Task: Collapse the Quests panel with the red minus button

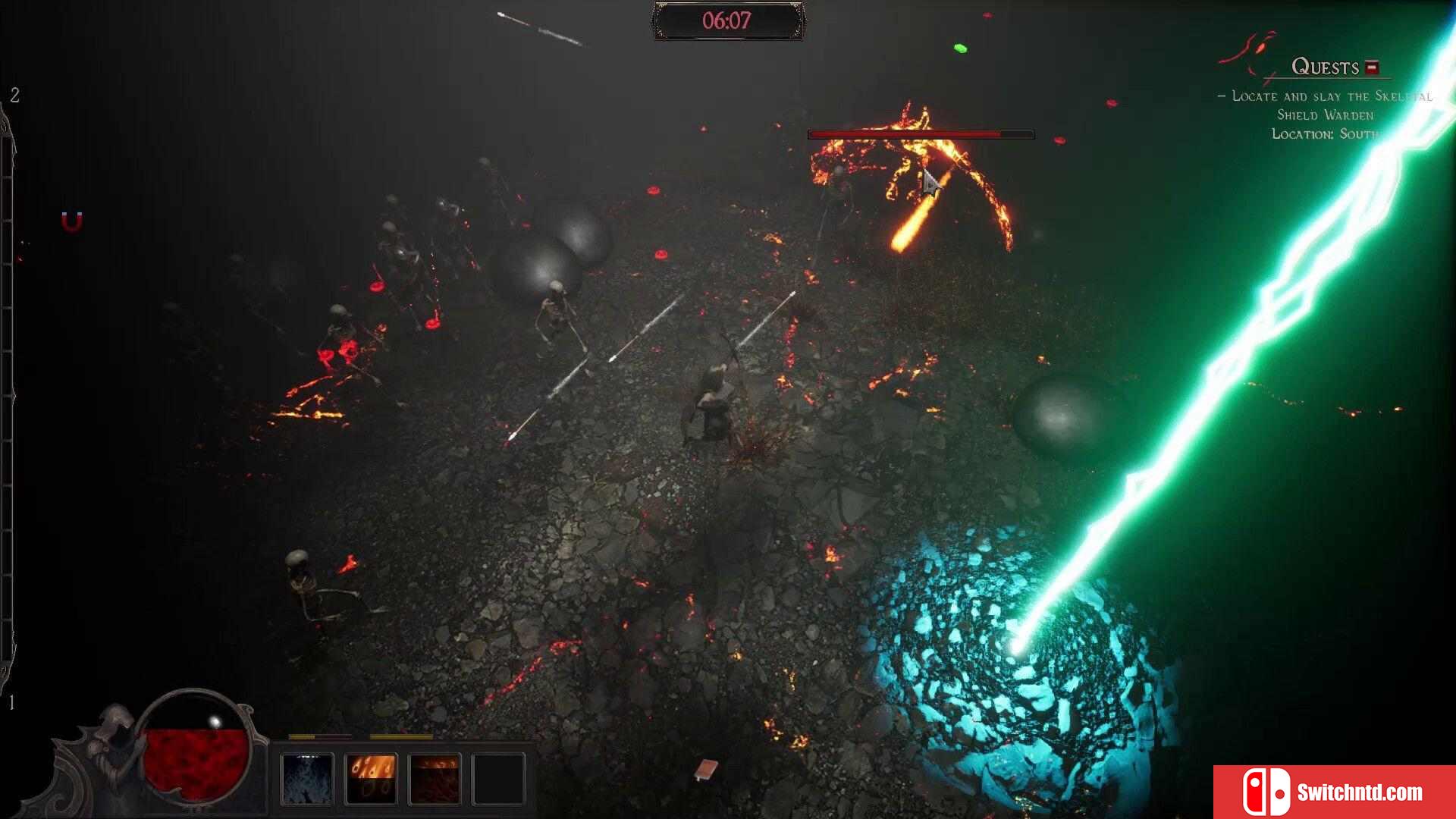Action: coord(1371,67)
